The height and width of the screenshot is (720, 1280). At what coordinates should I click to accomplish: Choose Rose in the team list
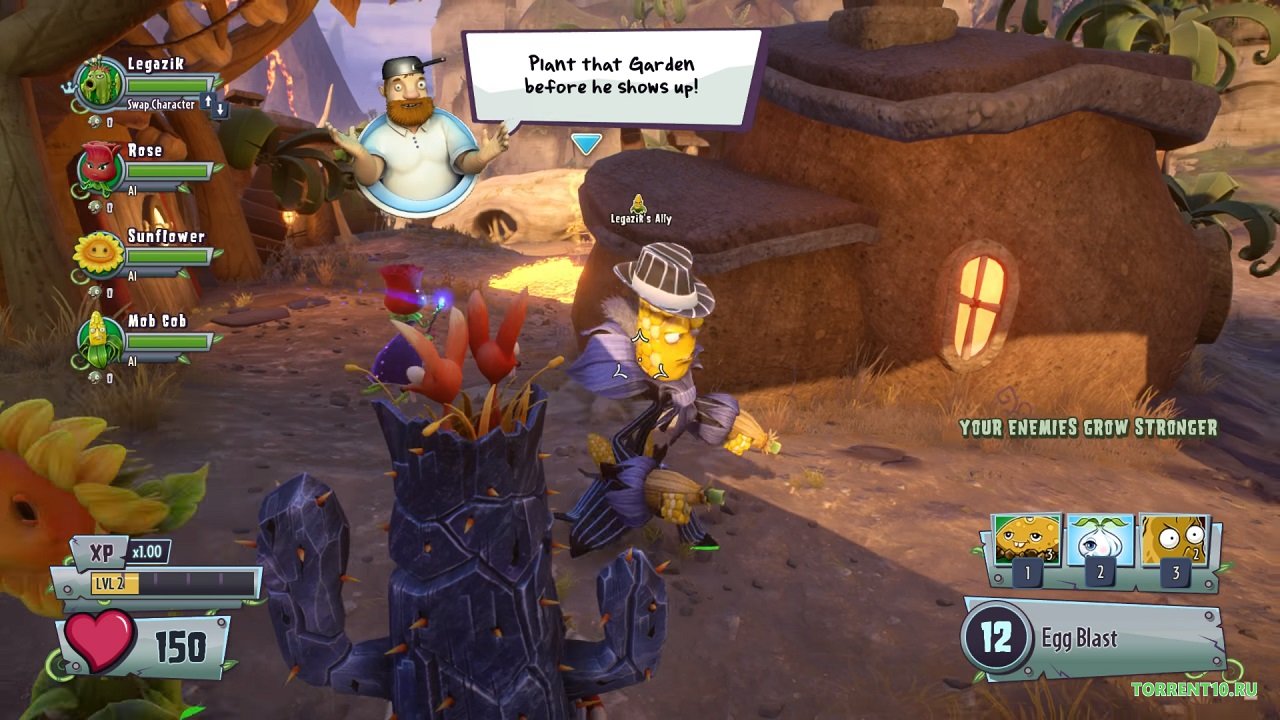(x=100, y=167)
